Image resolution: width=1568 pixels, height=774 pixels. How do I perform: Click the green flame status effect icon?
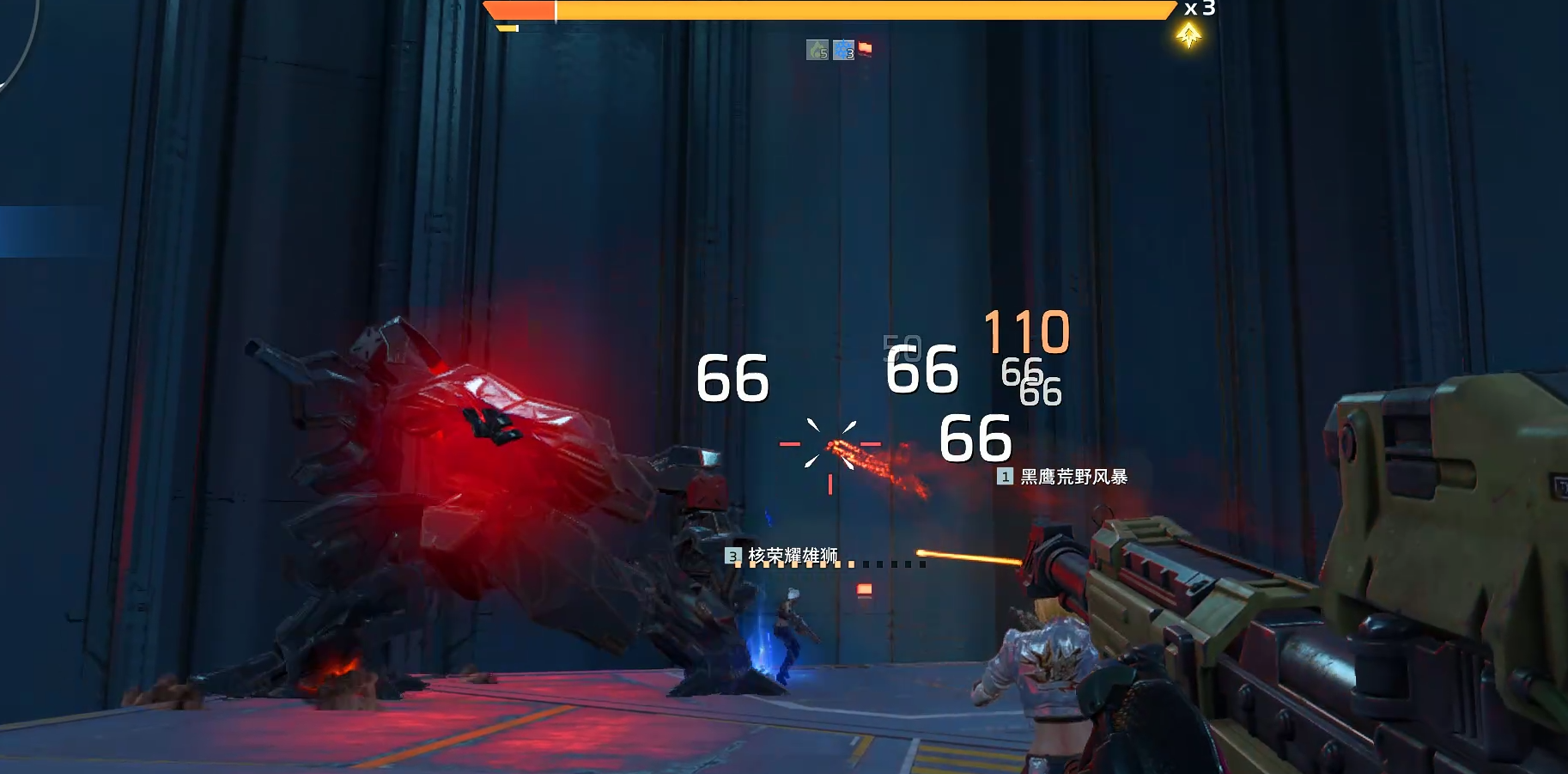click(x=817, y=50)
